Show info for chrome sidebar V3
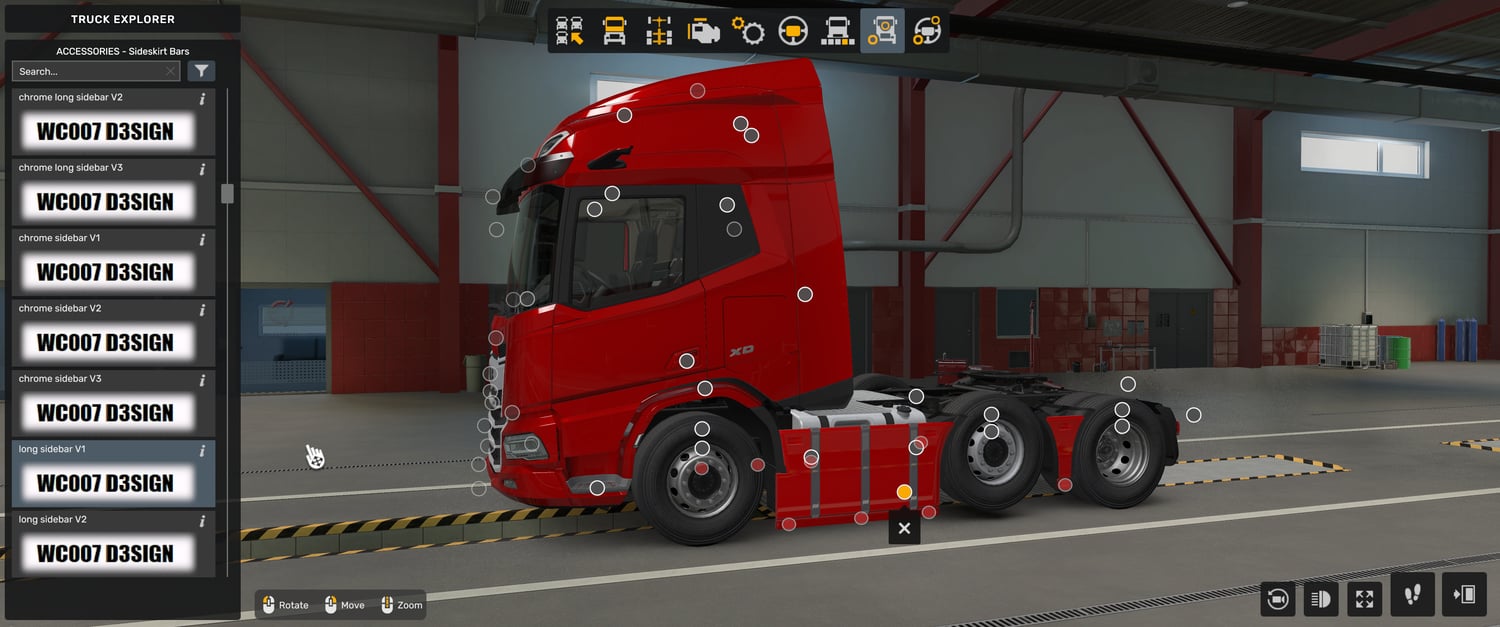The width and height of the screenshot is (1500, 627). [202, 380]
